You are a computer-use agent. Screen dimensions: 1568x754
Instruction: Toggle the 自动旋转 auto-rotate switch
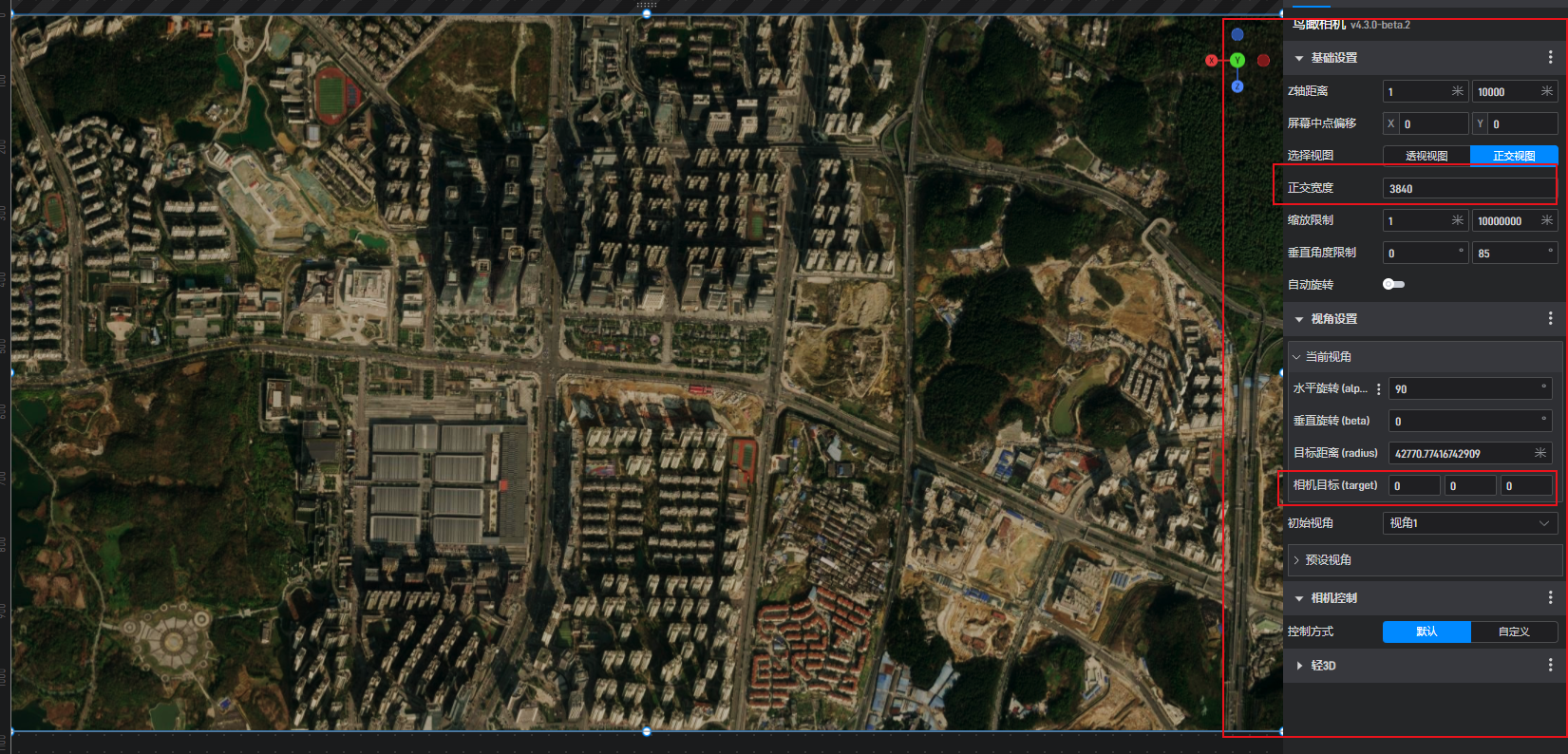(x=1393, y=284)
